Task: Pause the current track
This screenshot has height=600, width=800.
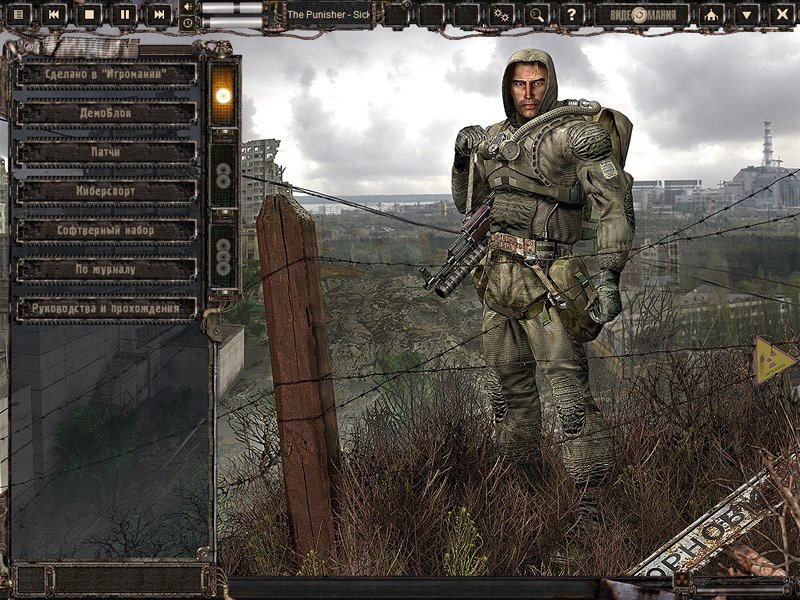Action: [x=124, y=14]
